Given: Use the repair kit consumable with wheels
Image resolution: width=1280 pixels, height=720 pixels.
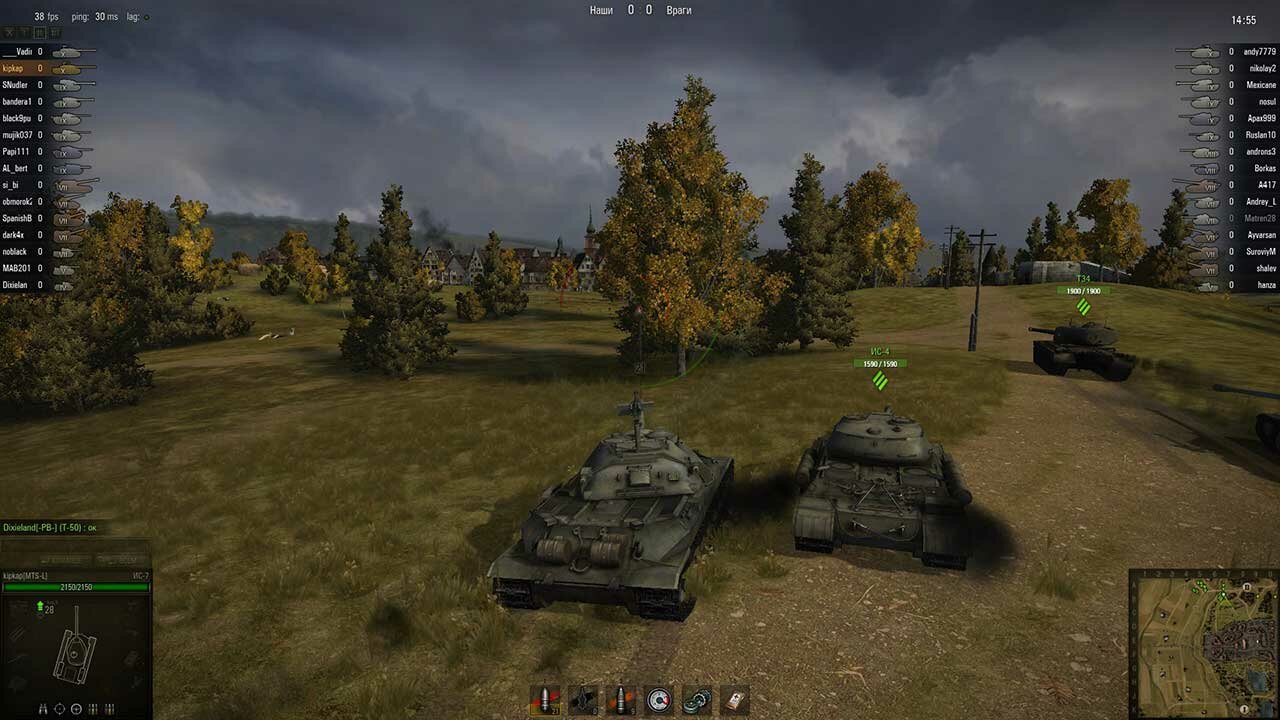Looking at the screenshot, I should click(x=696, y=700).
